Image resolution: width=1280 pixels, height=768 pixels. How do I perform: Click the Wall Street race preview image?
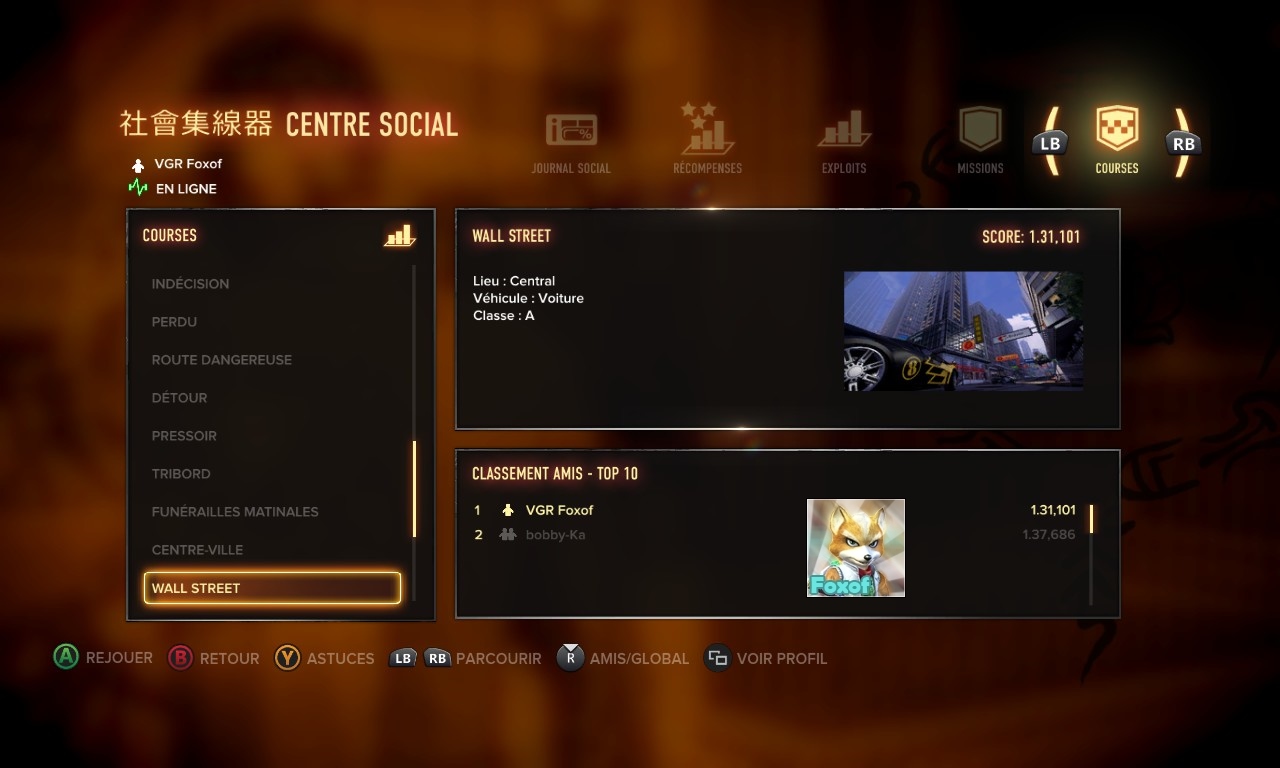pyautogui.click(x=963, y=331)
